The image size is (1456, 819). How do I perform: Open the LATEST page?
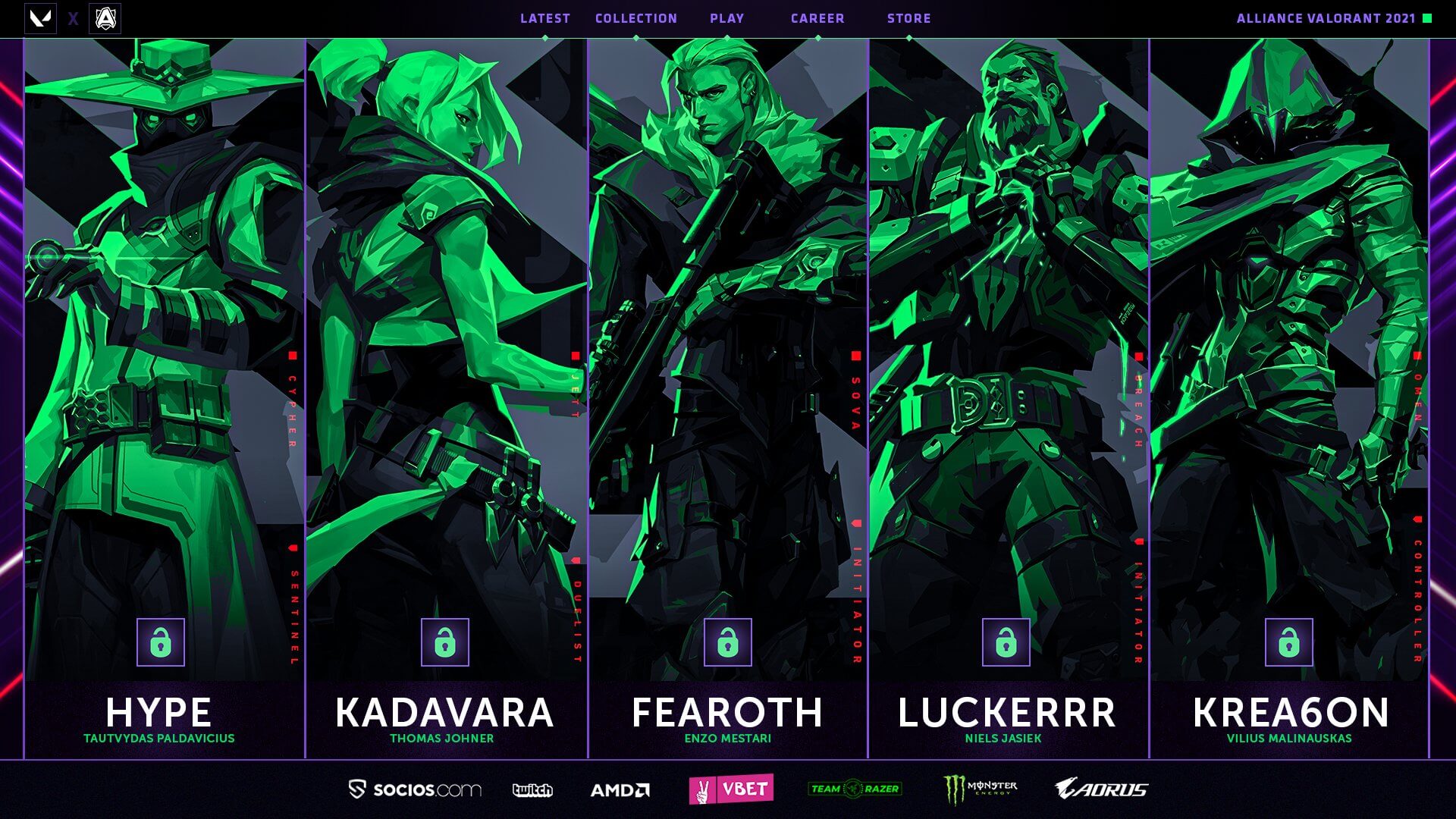pyautogui.click(x=544, y=18)
